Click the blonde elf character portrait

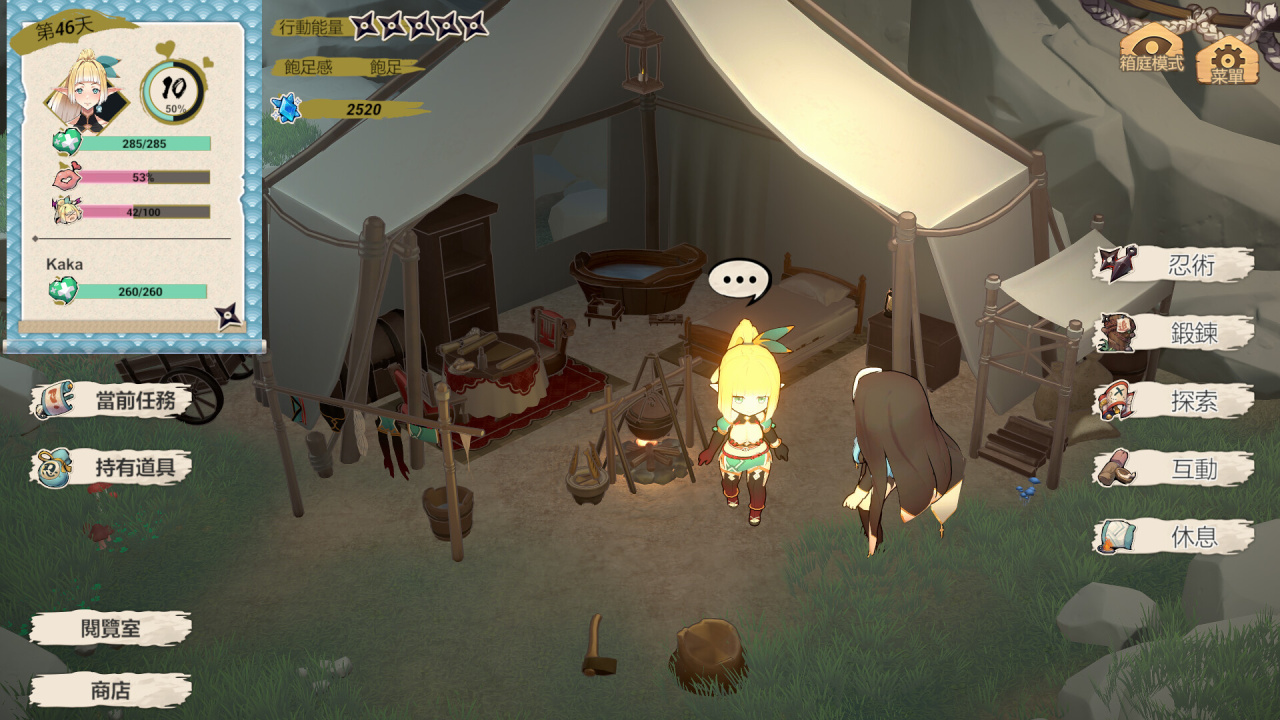point(88,92)
